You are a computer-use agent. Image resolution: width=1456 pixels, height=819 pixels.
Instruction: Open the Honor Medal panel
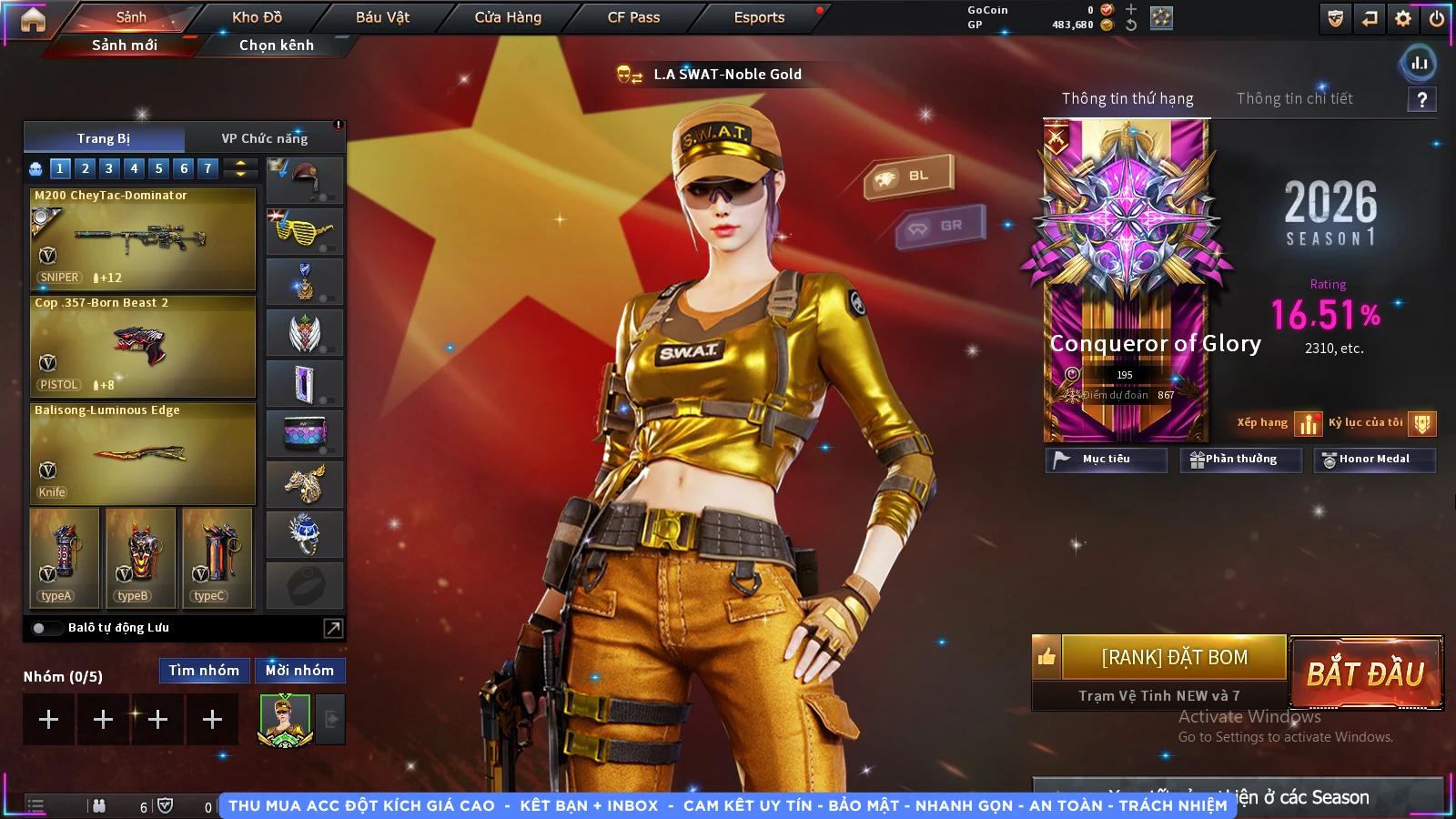click(1374, 460)
